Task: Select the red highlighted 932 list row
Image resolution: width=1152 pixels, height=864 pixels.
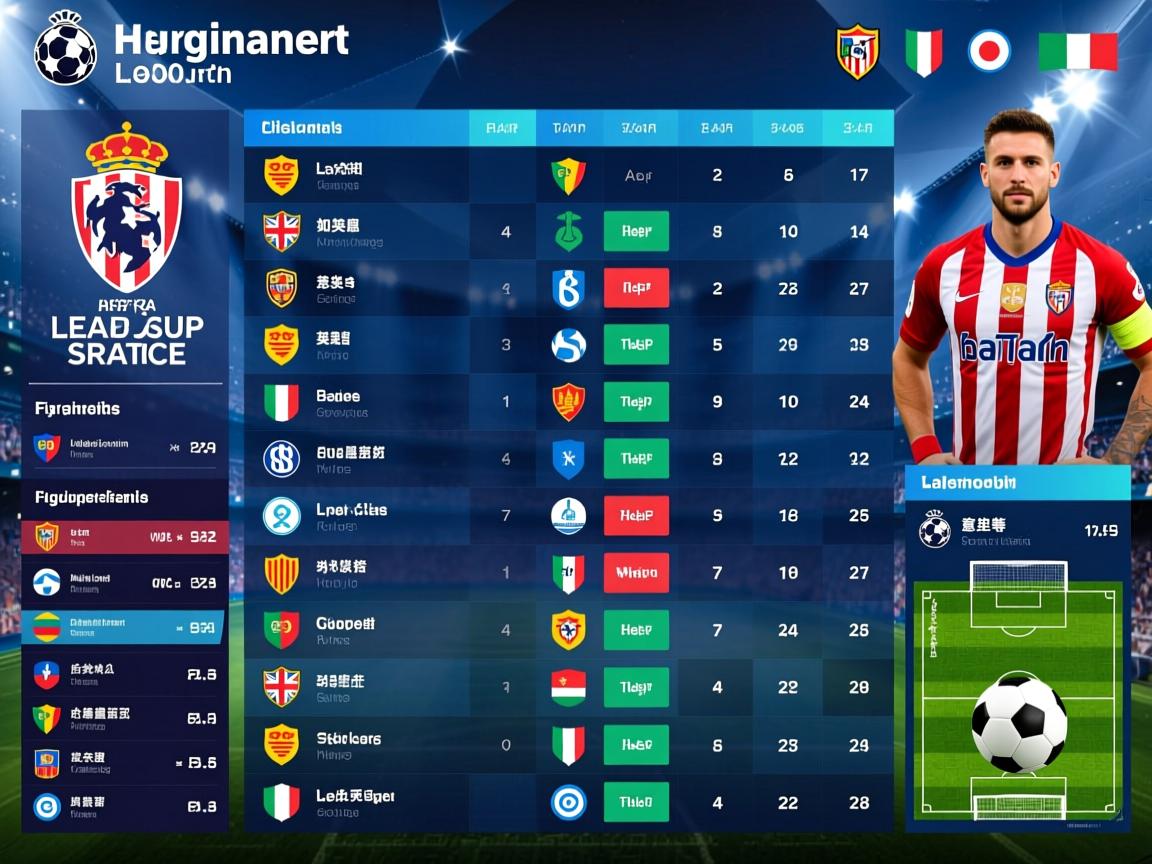Action: (x=125, y=537)
